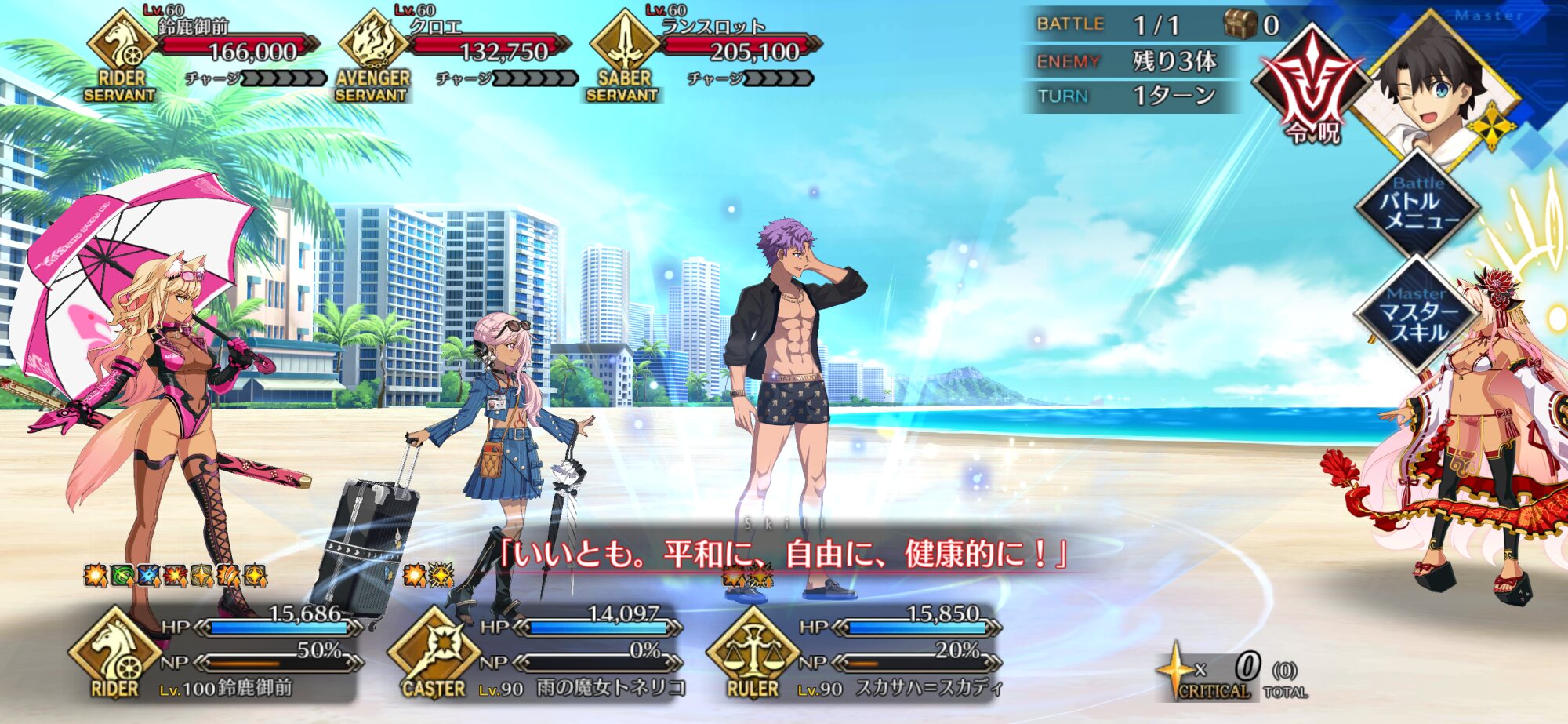Screen dimensions: 1568x724
Task: Open the Battle Menu button
Action: click(1417, 206)
